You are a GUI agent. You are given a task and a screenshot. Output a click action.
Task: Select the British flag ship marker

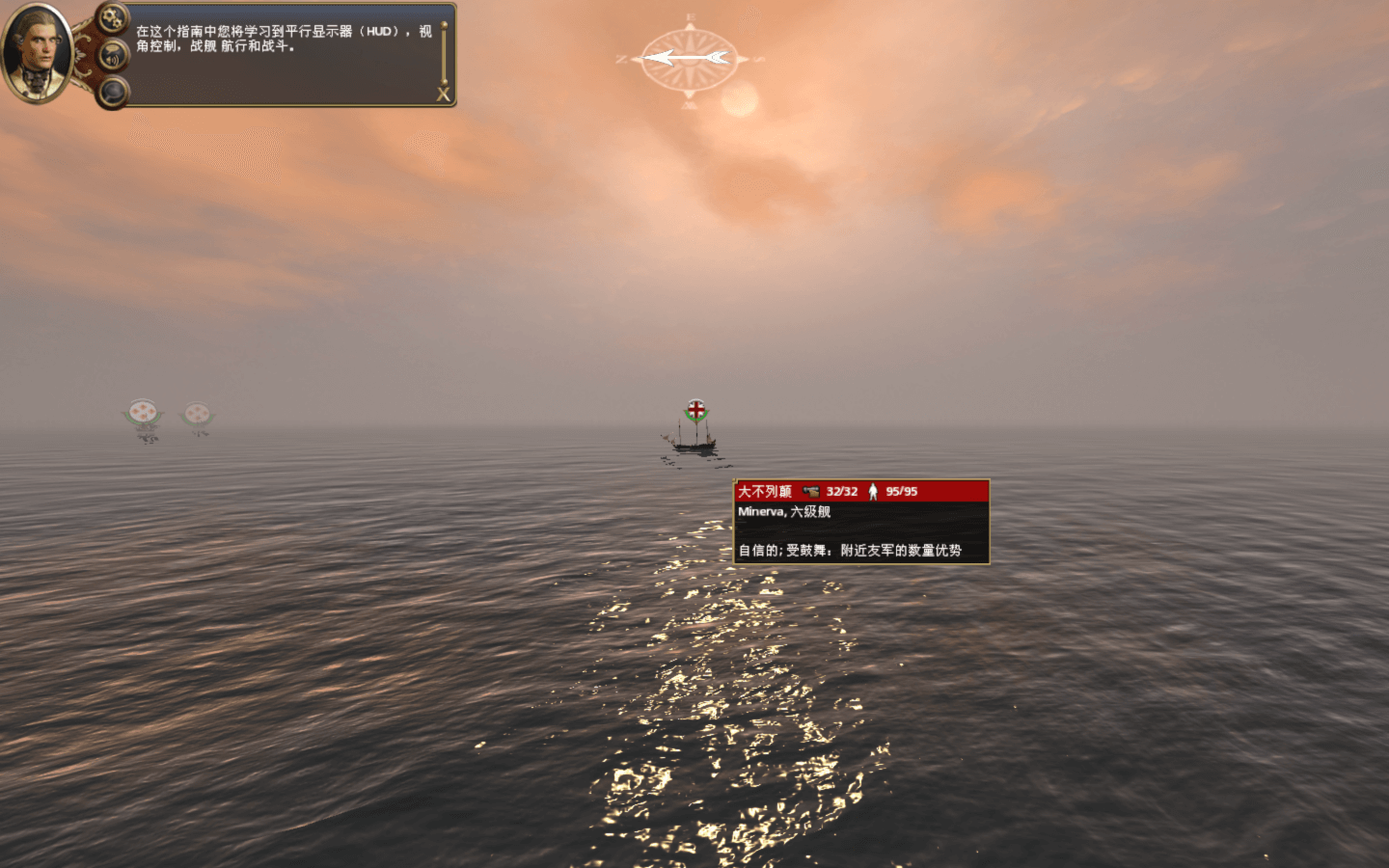tap(695, 411)
